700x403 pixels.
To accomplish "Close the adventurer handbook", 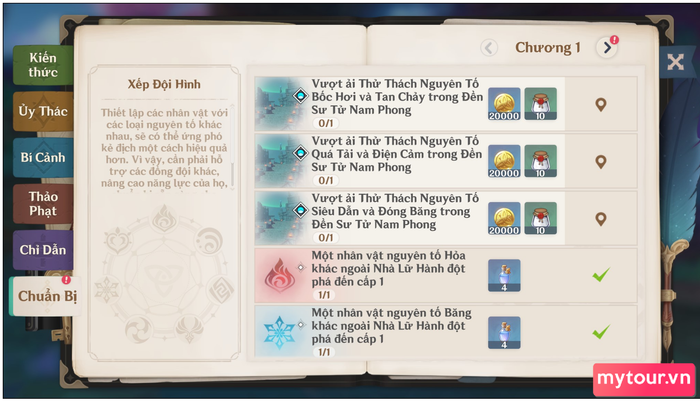I will coord(675,61).
